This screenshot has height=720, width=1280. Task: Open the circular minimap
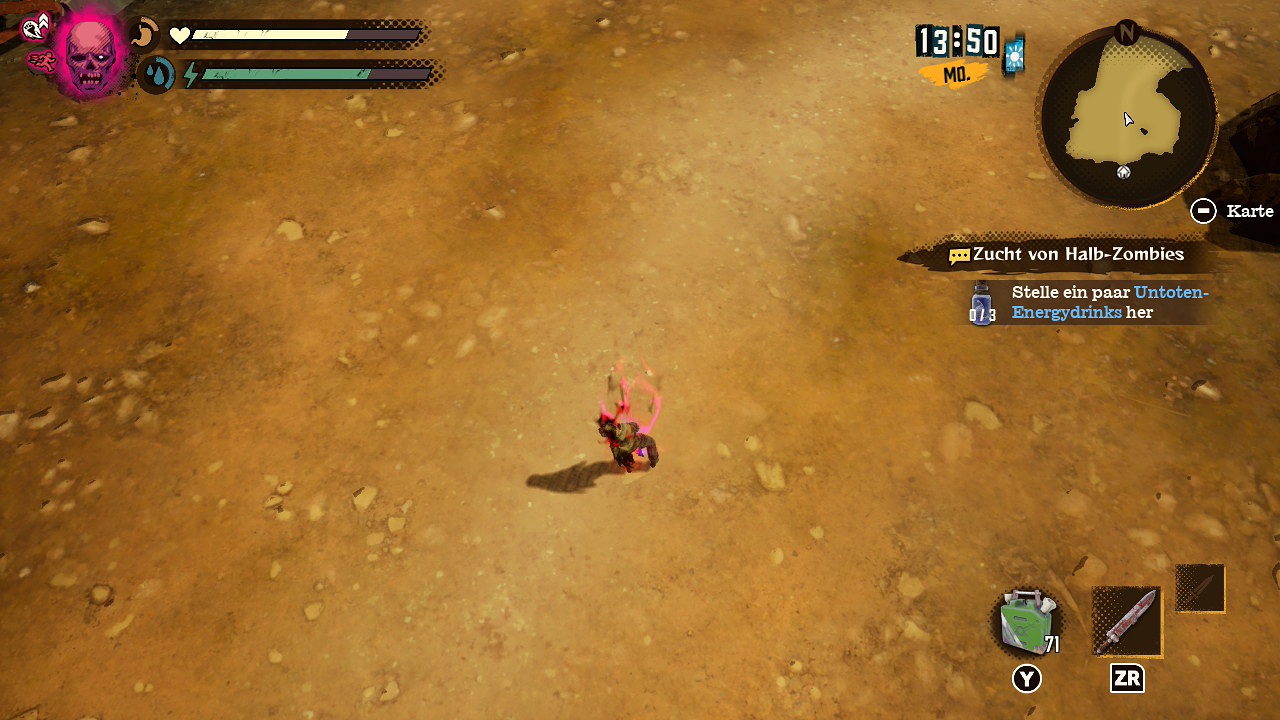[1128, 118]
